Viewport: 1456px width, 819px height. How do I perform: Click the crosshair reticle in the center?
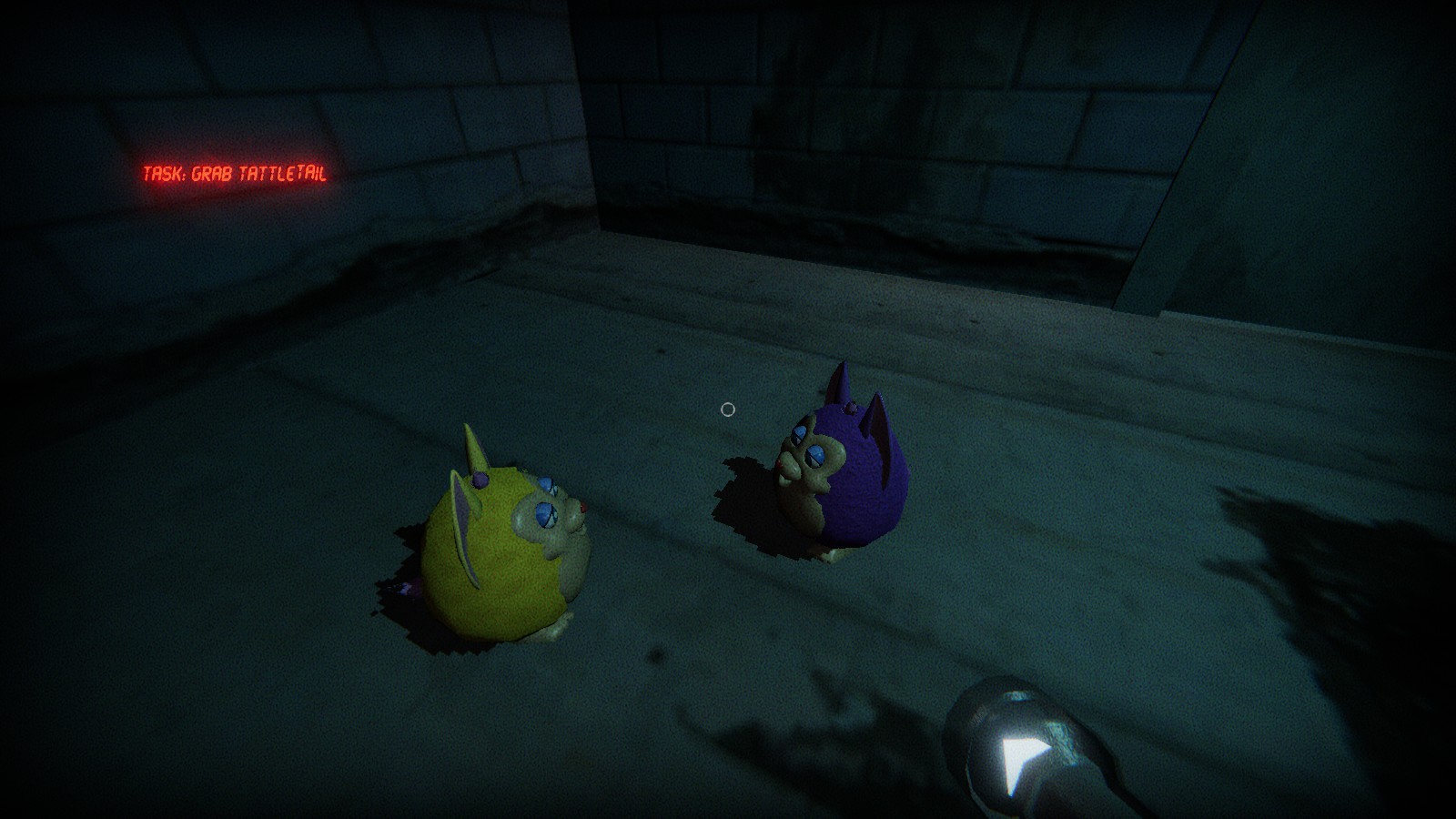[727, 409]
